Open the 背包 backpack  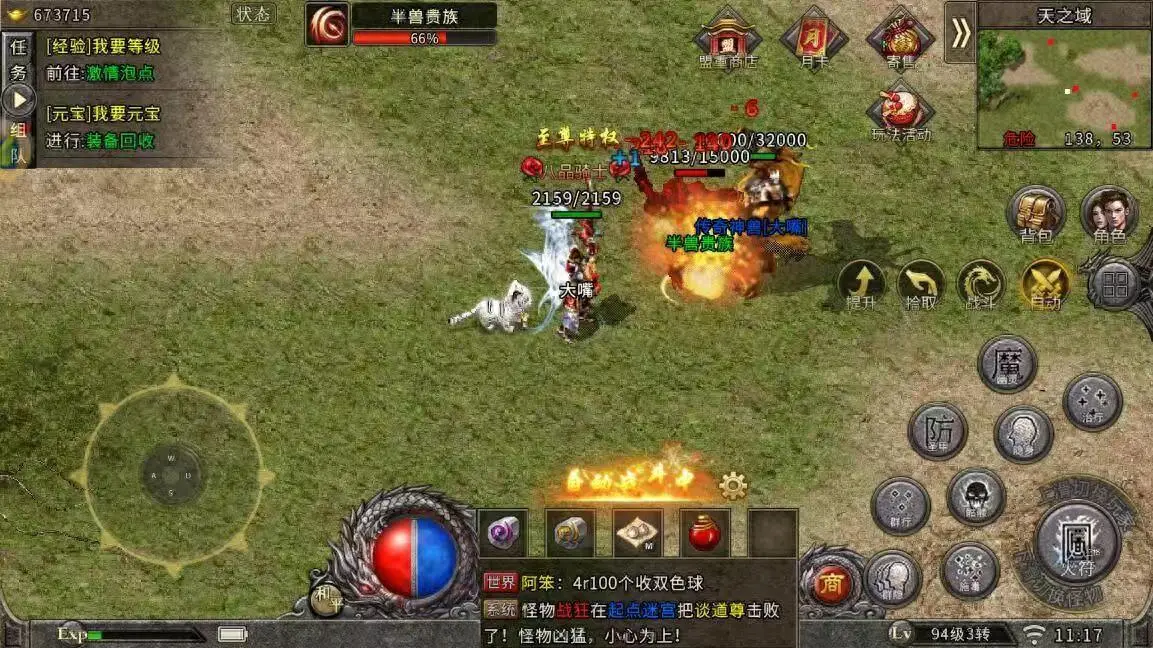point(1036,214)
